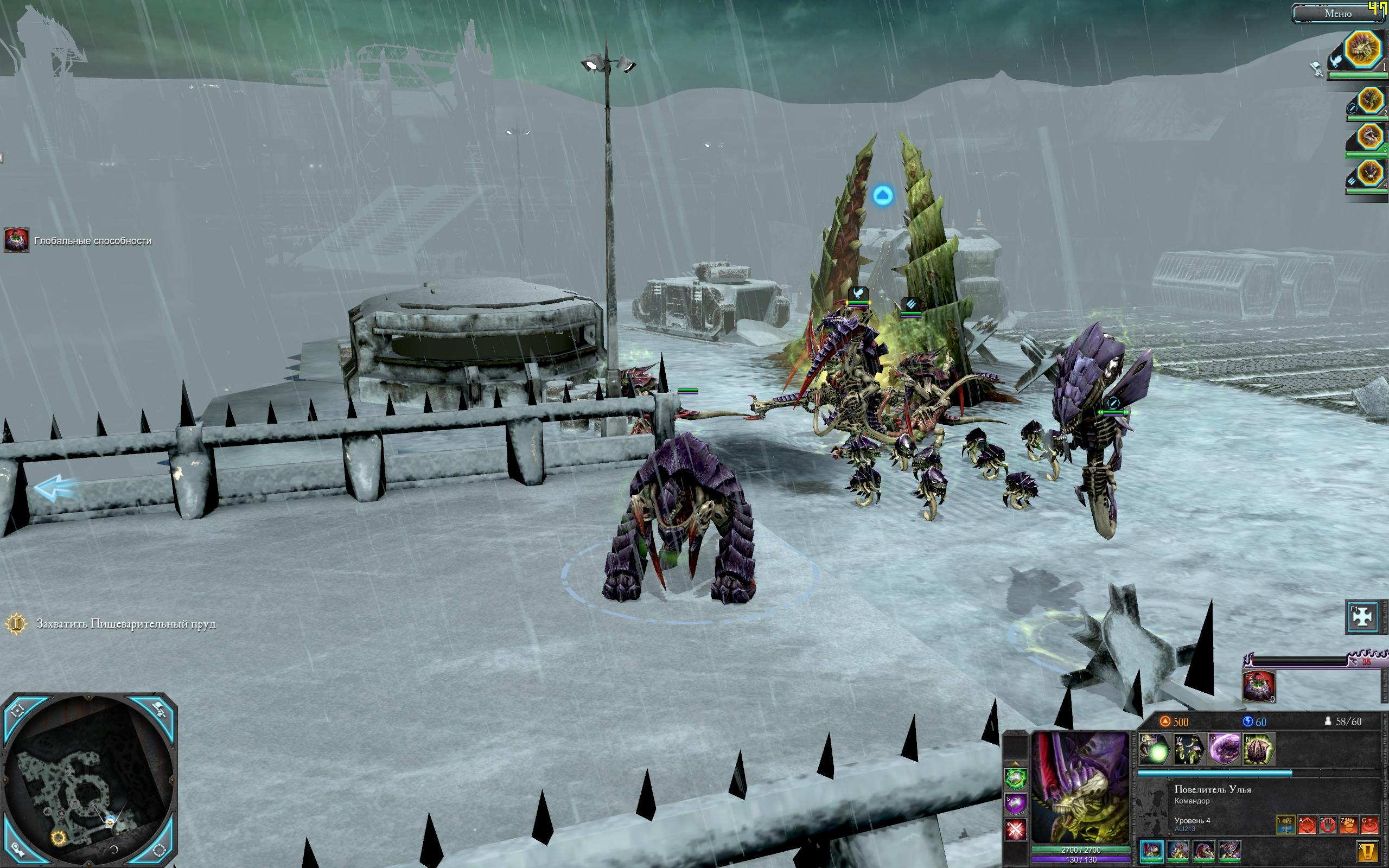Click the Захватить Пищеварительный пруд objective
The width and height of the screenshot is (1389, 868).
(x=125, y=624)
